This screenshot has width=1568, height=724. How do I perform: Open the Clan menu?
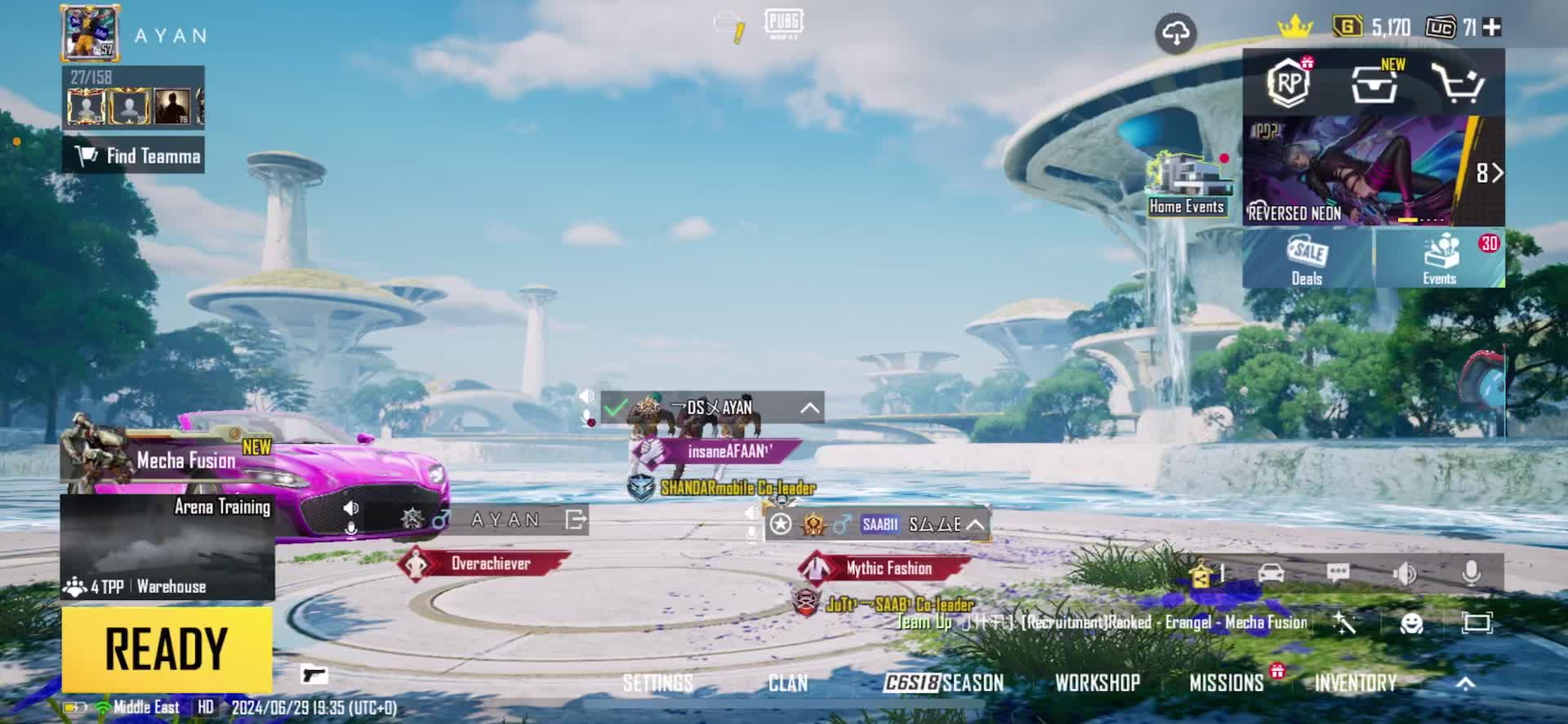click(787, 683)
